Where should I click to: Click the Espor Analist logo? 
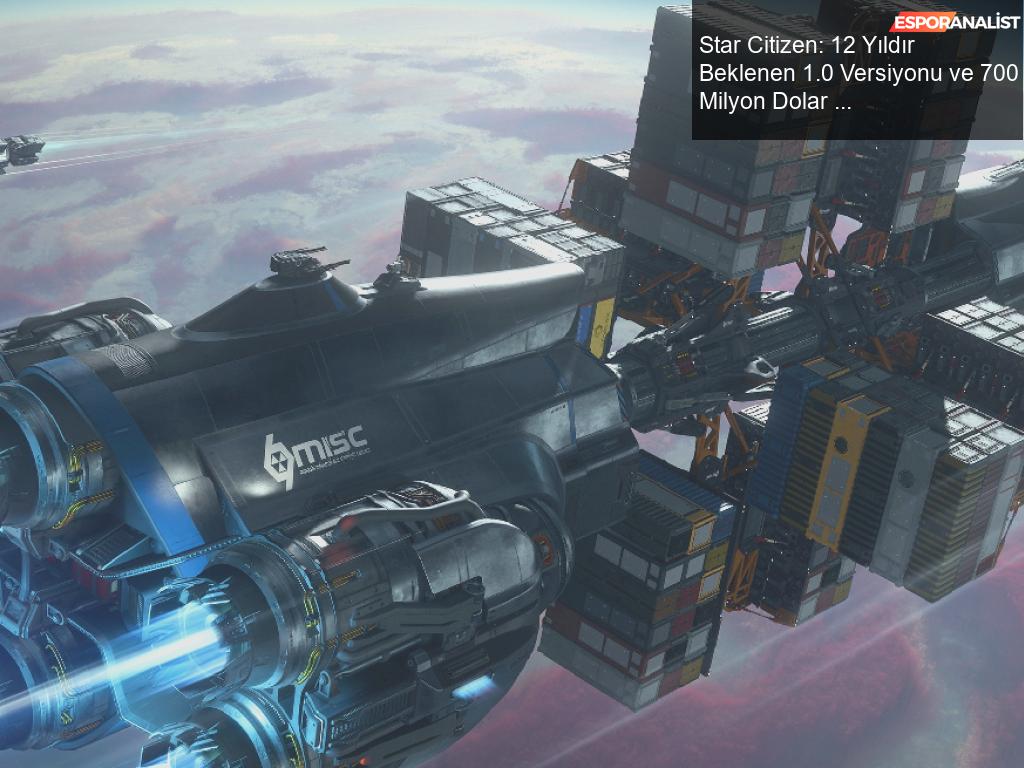[x=955, y=21]
